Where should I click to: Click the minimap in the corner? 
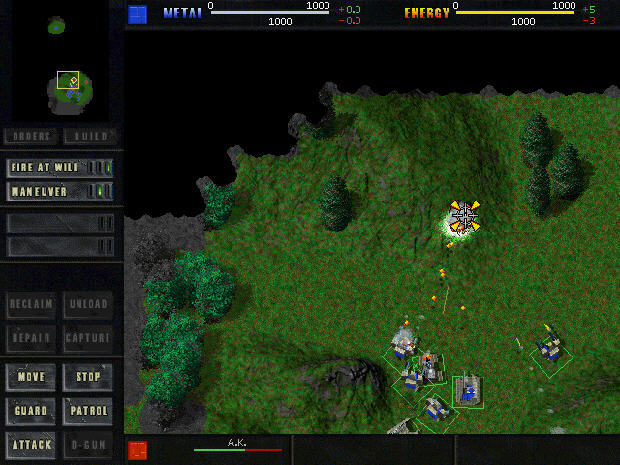(x=62, y=62)
